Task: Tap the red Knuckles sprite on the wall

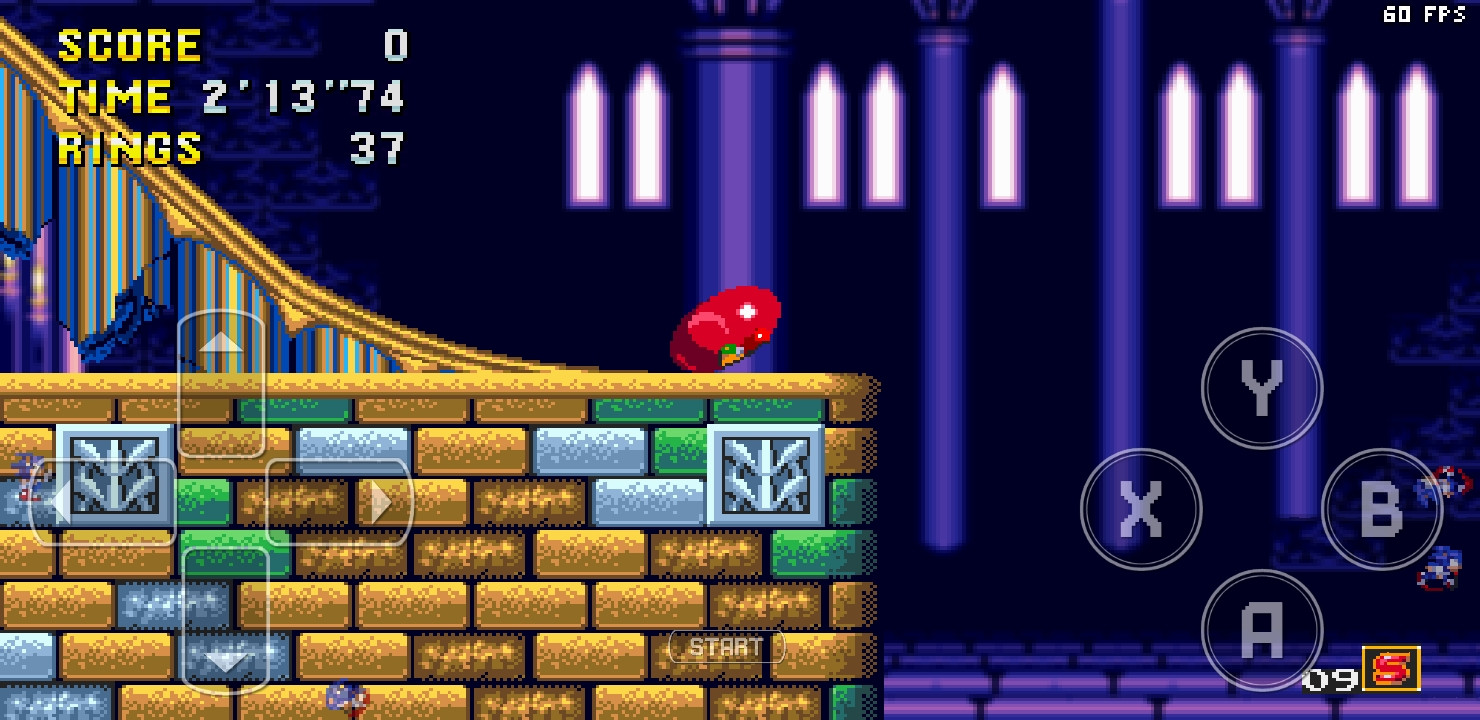Action: point(728,327)
